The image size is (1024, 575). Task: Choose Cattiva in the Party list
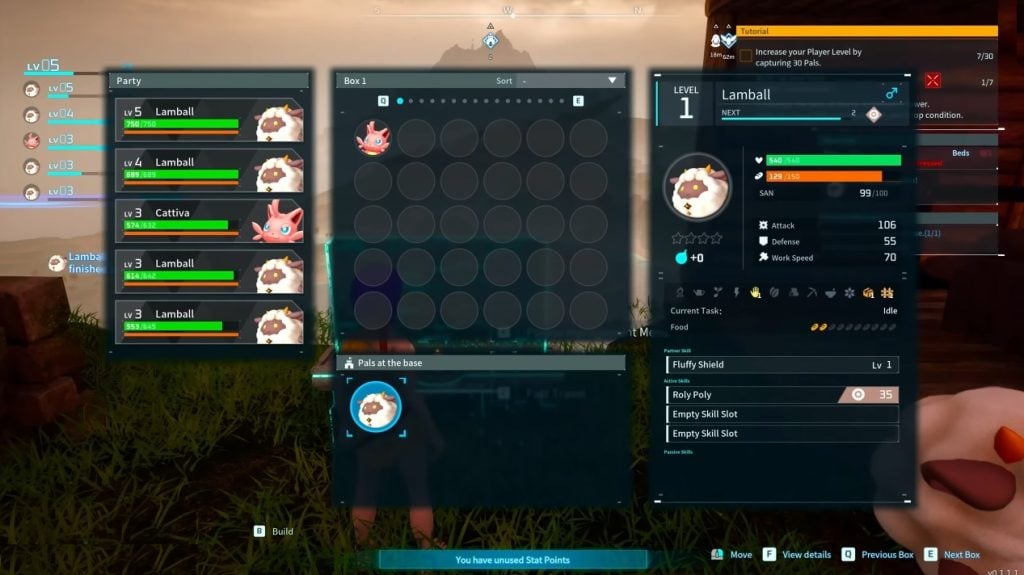(209, 220)
